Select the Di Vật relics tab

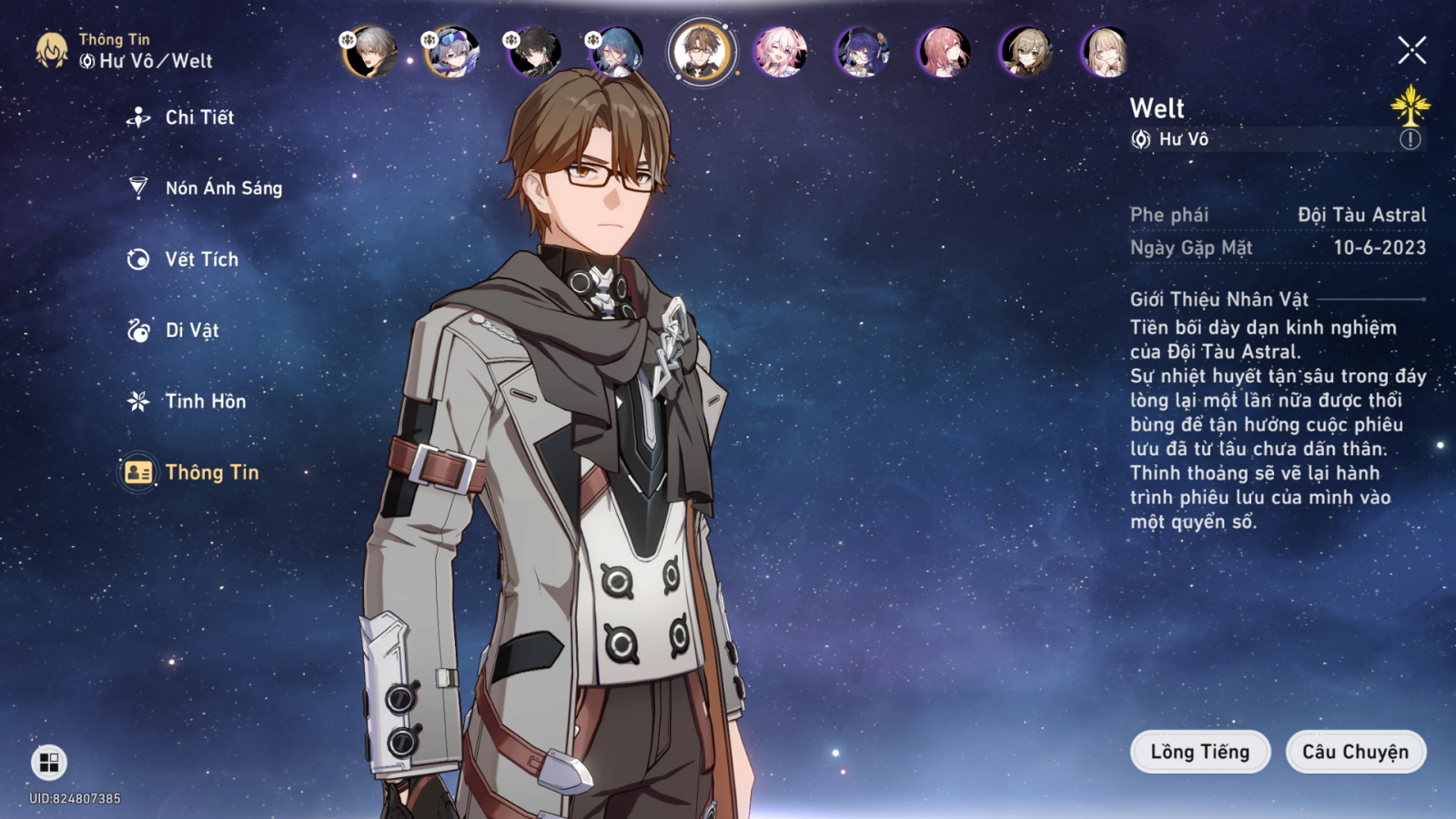pyautogui.click(x=191, y=330)
